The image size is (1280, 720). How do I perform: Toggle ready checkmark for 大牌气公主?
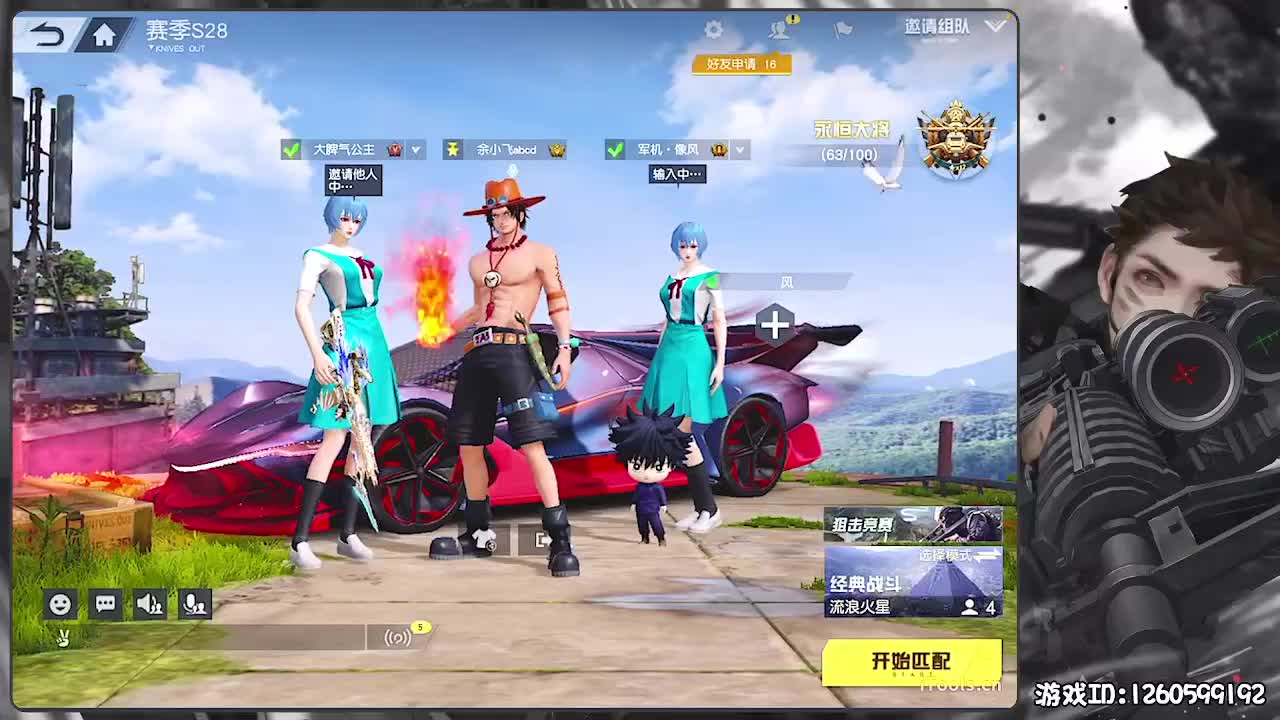coord(291,150)
